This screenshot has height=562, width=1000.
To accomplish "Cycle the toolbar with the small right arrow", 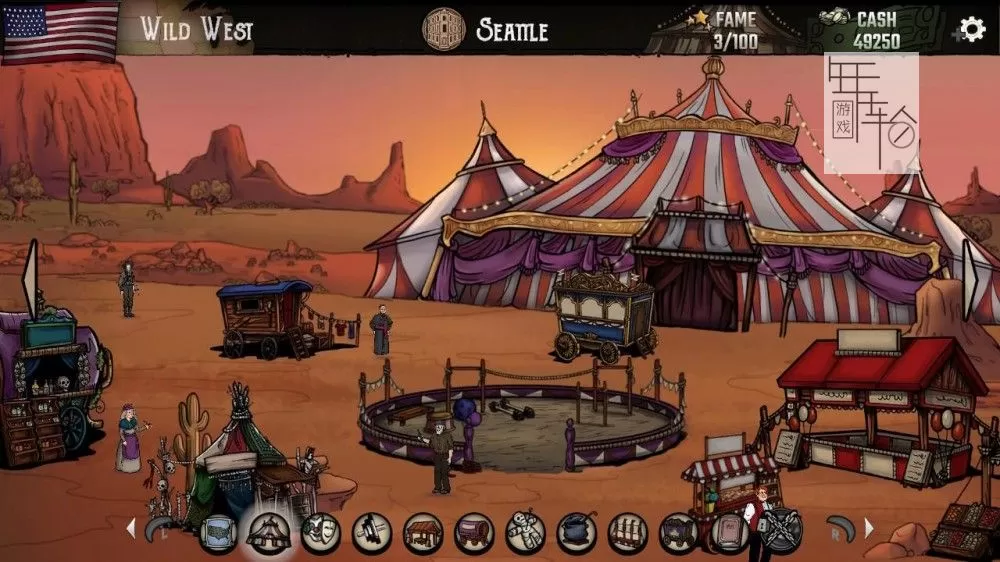I will (x=869, y=527).
